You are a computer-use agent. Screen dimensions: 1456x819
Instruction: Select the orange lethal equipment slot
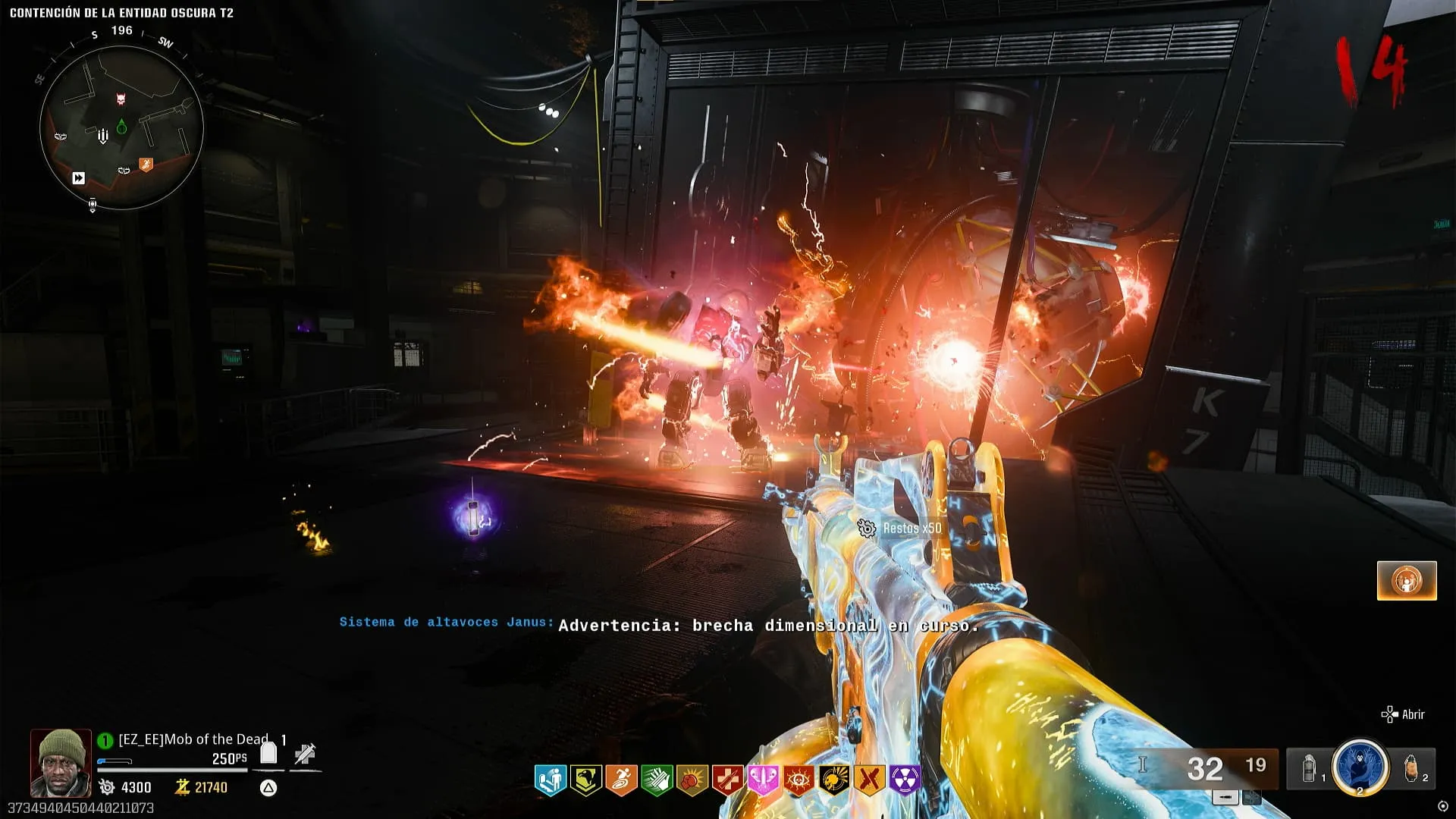pos(1410,769)
